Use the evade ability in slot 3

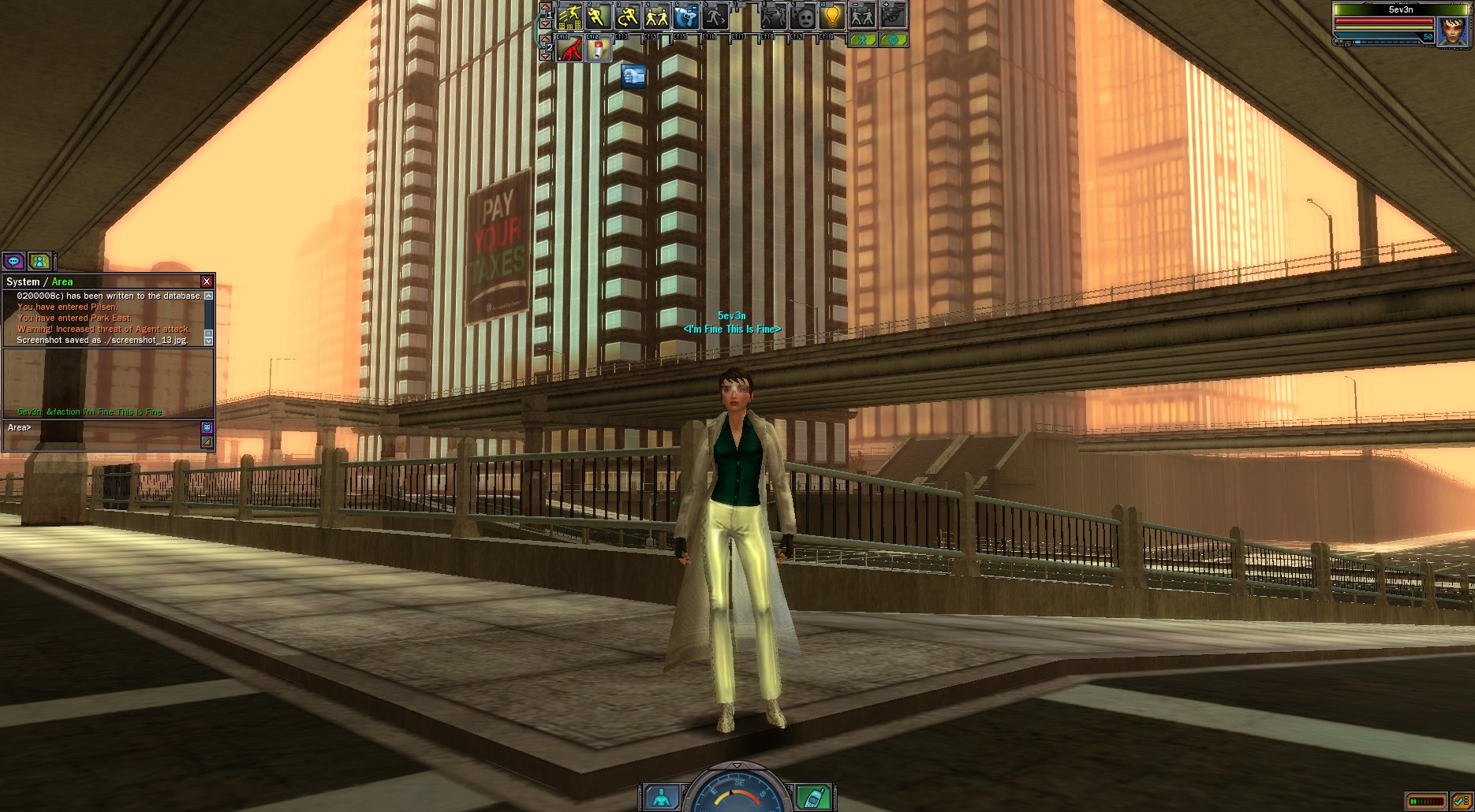click(x=627, y=16)
